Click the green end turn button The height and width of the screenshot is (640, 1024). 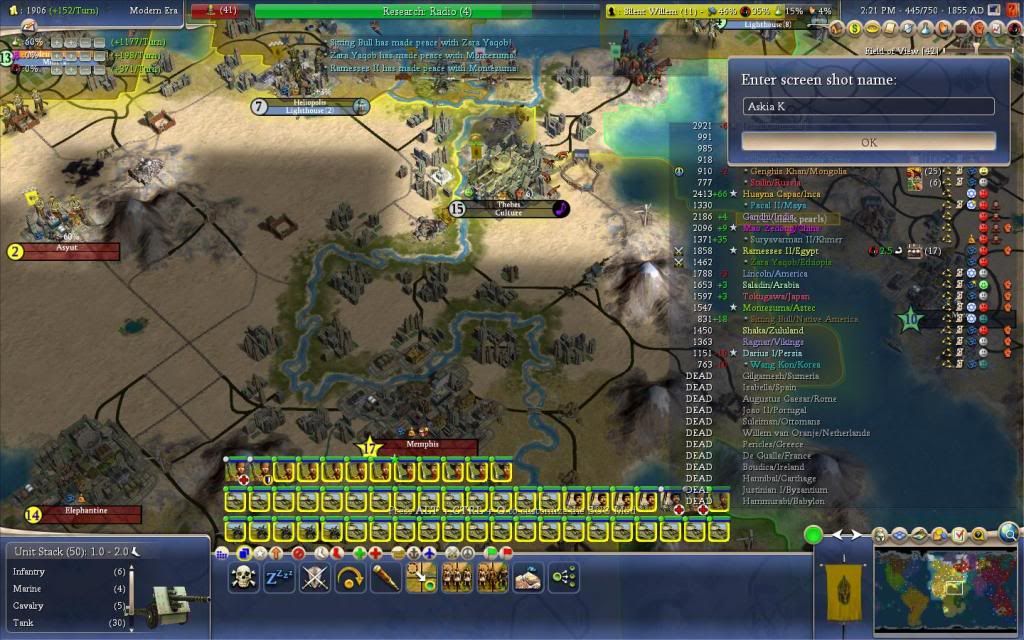point(813,535)
